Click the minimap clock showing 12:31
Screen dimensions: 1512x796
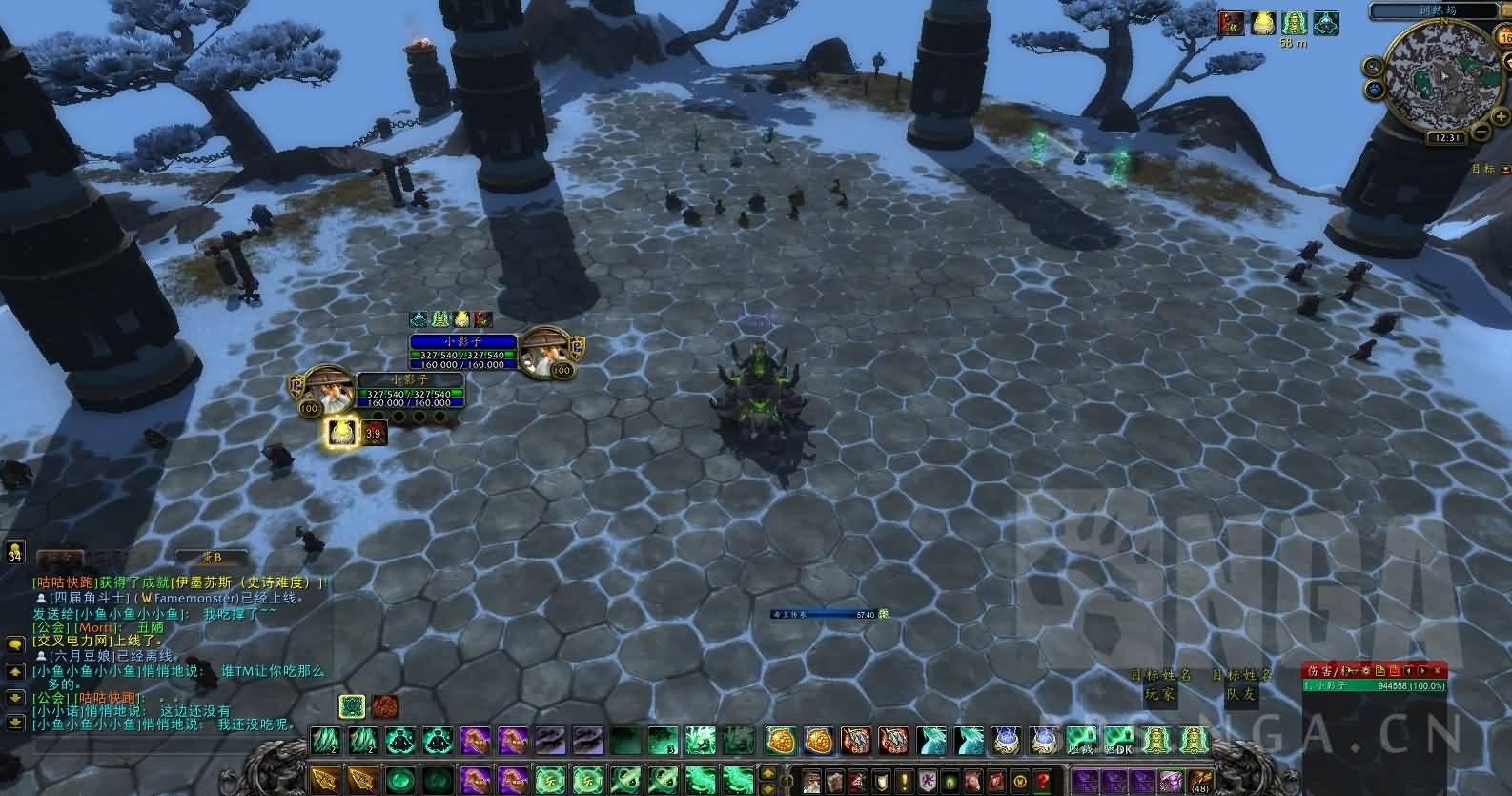(x=1446, y=137)
